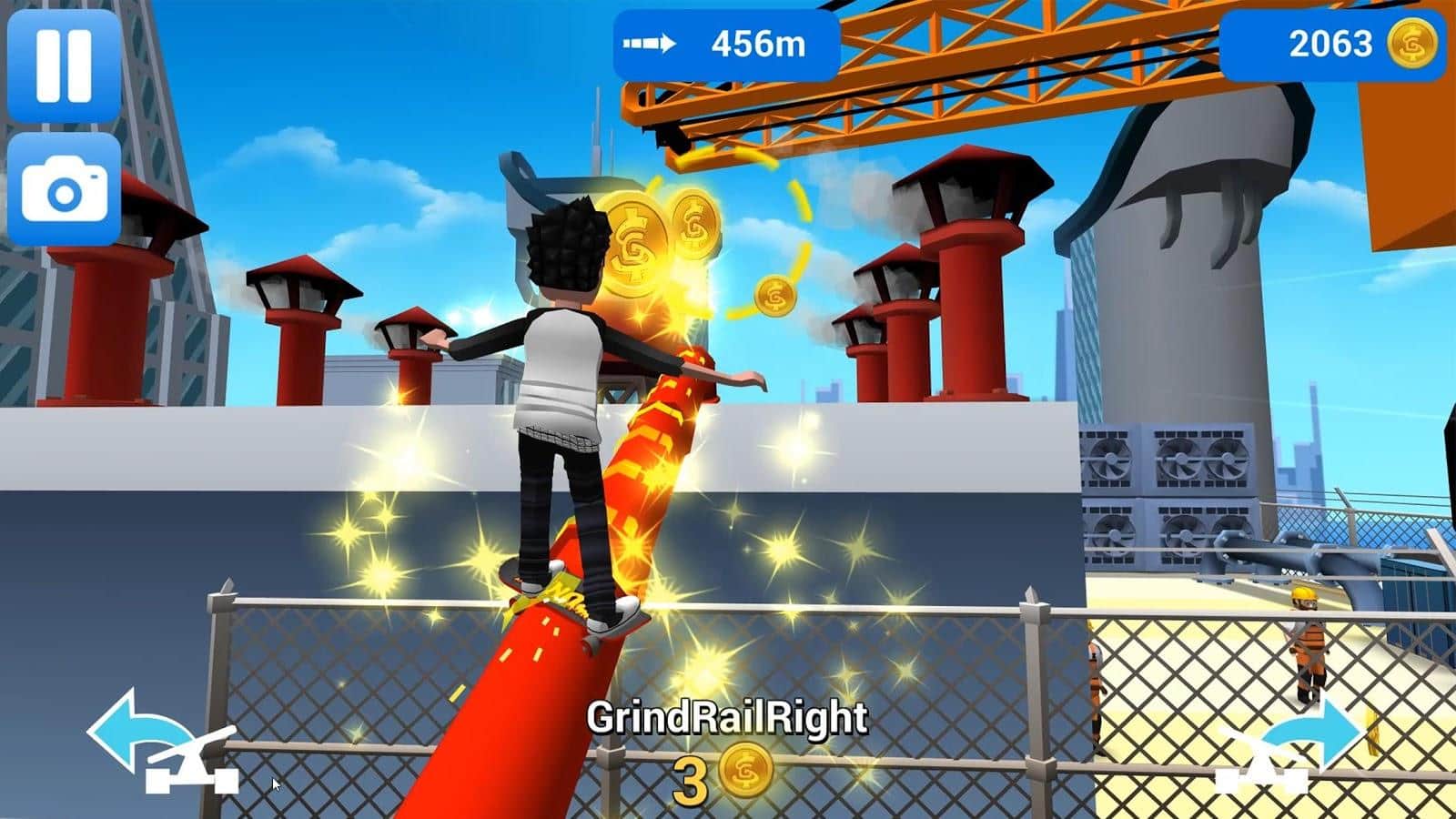Screen dimensions: 1456x819
Task: Select the GrindRailRight trick label
Action: click(728, 719)
